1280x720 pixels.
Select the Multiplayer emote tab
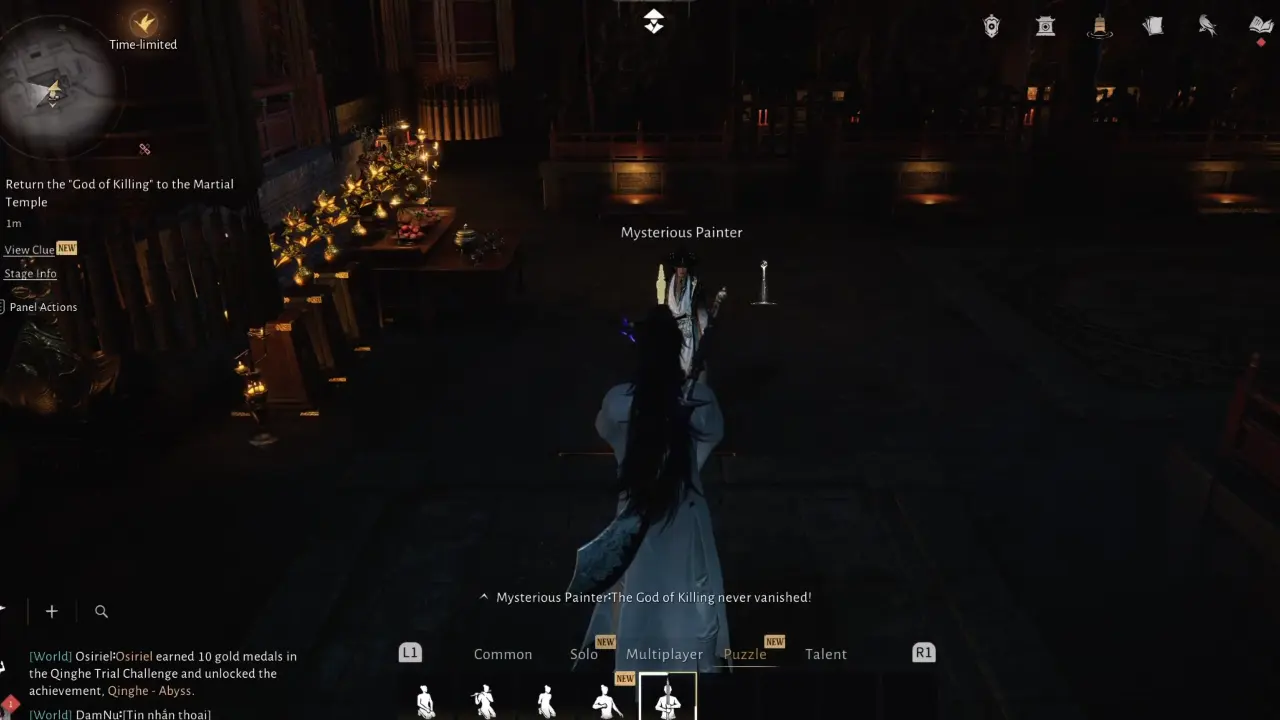664,654
